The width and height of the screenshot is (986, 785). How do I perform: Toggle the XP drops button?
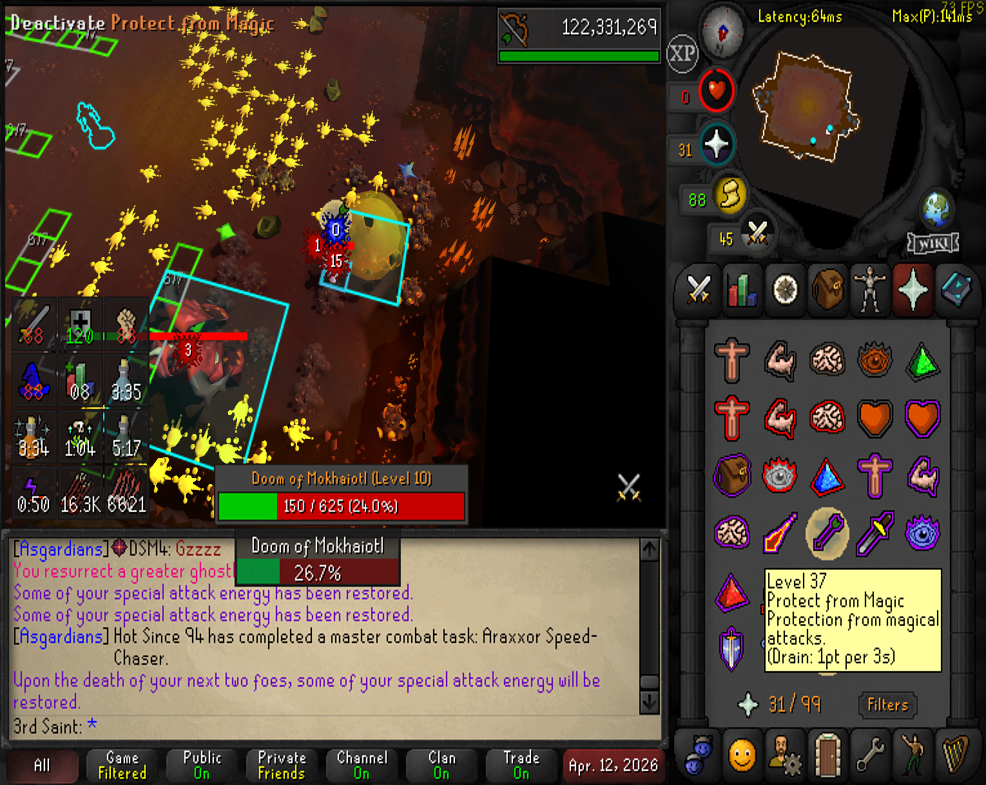(x=682, y=54)
